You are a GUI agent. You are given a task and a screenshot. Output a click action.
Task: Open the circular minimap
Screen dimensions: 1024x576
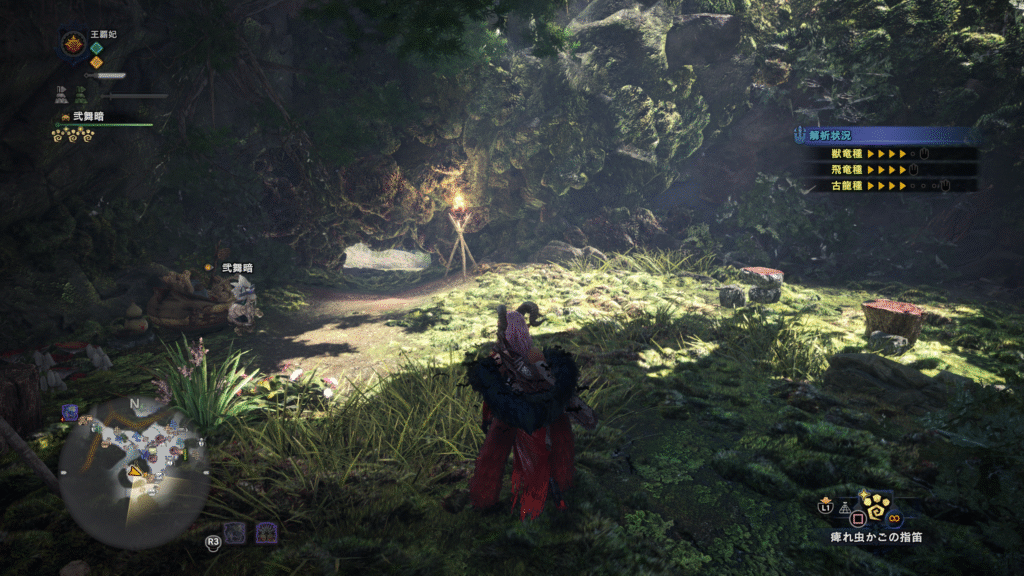133,472
